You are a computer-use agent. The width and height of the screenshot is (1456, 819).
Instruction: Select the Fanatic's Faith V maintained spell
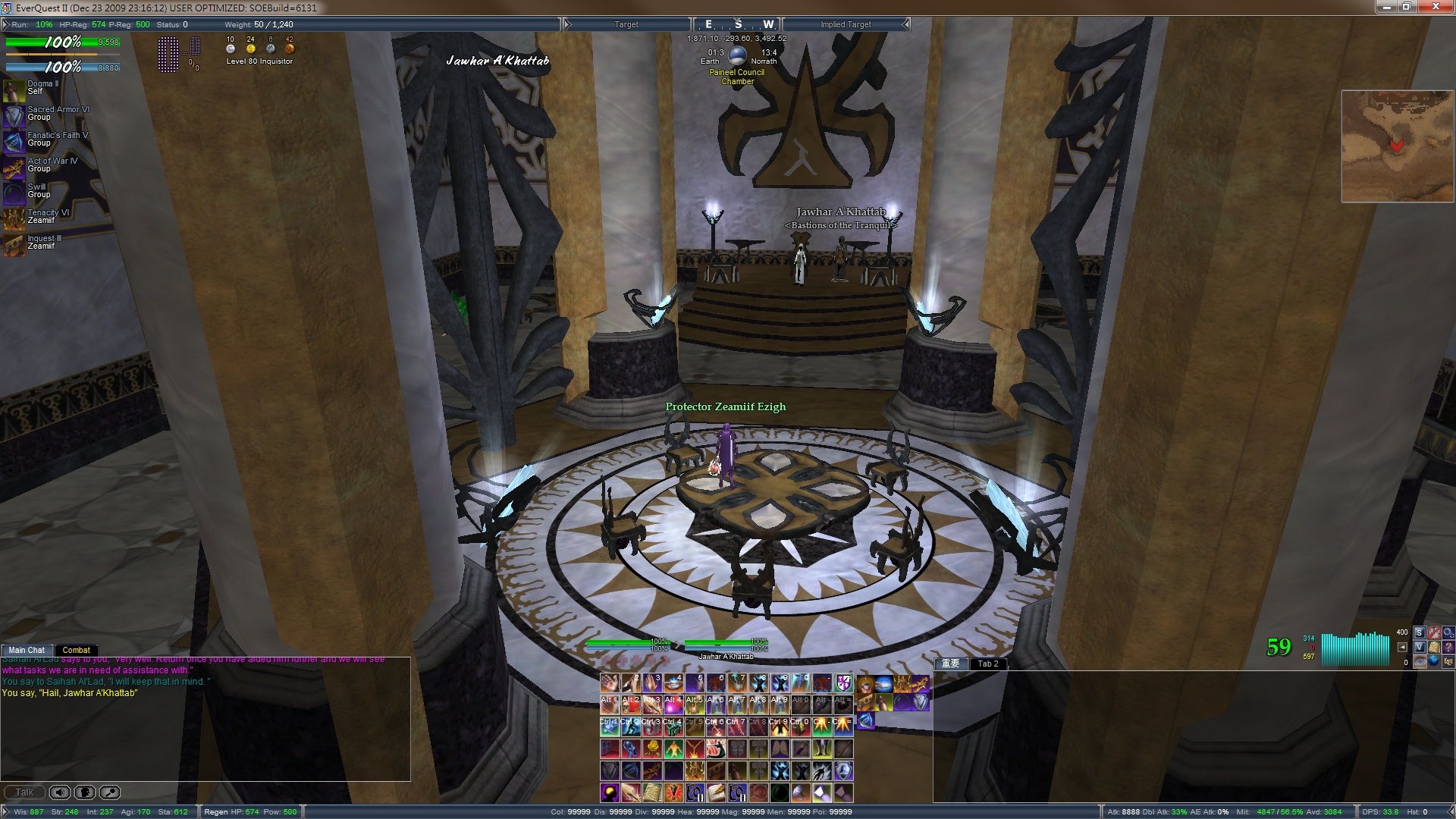pos(14,142)
